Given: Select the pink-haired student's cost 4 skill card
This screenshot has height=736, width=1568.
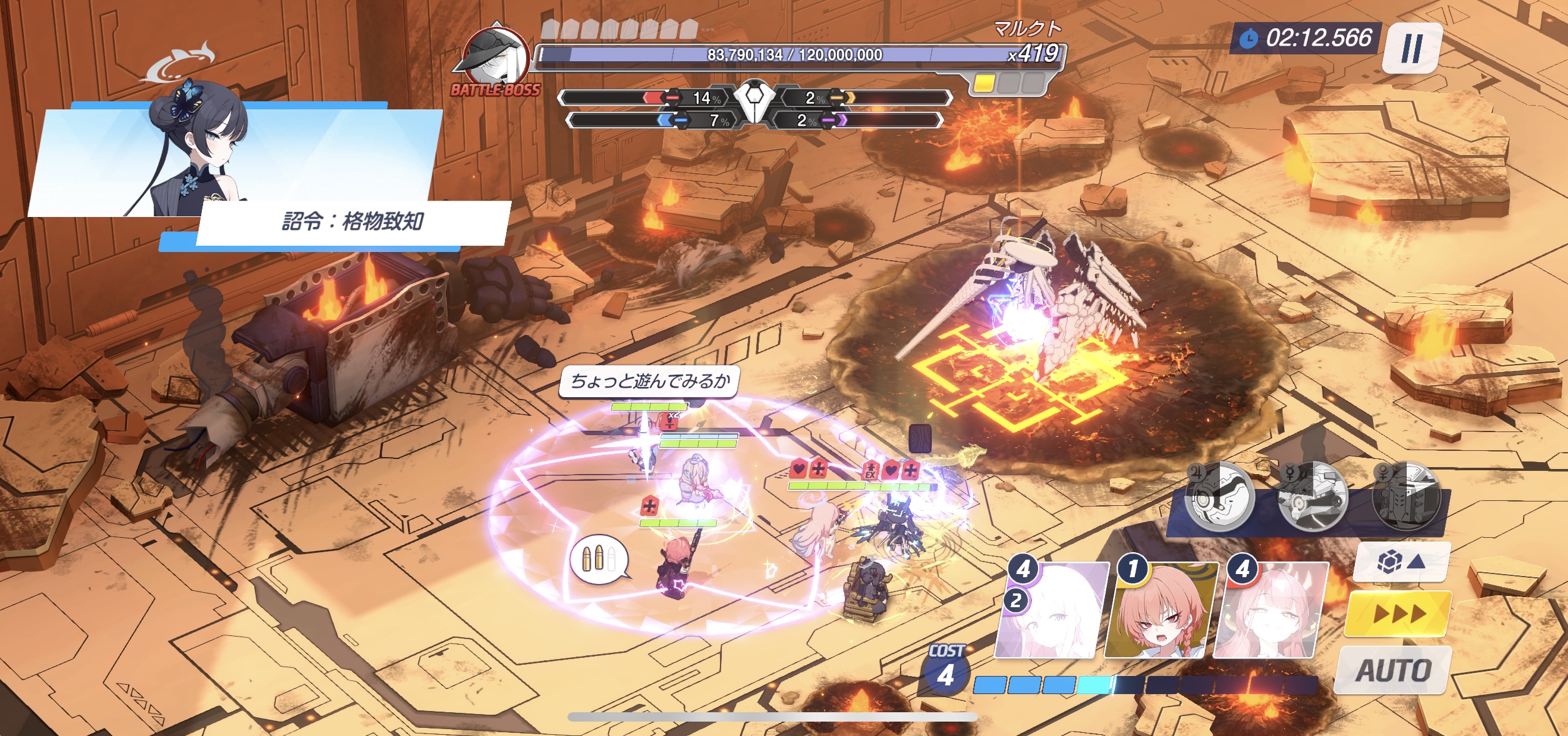Looking at the screenshot, I should [1271, 611].
